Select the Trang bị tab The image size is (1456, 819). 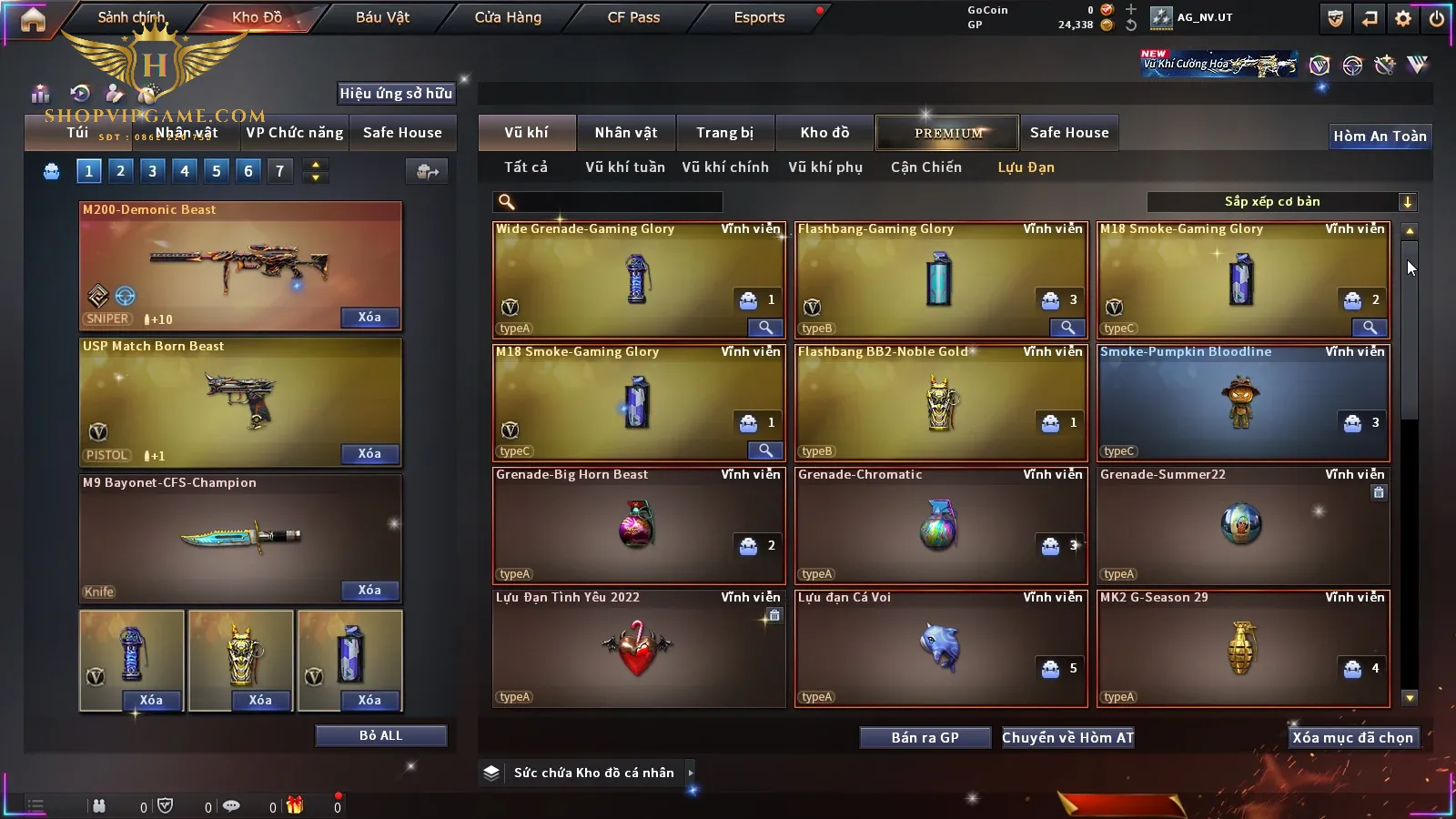click(724, 133)
